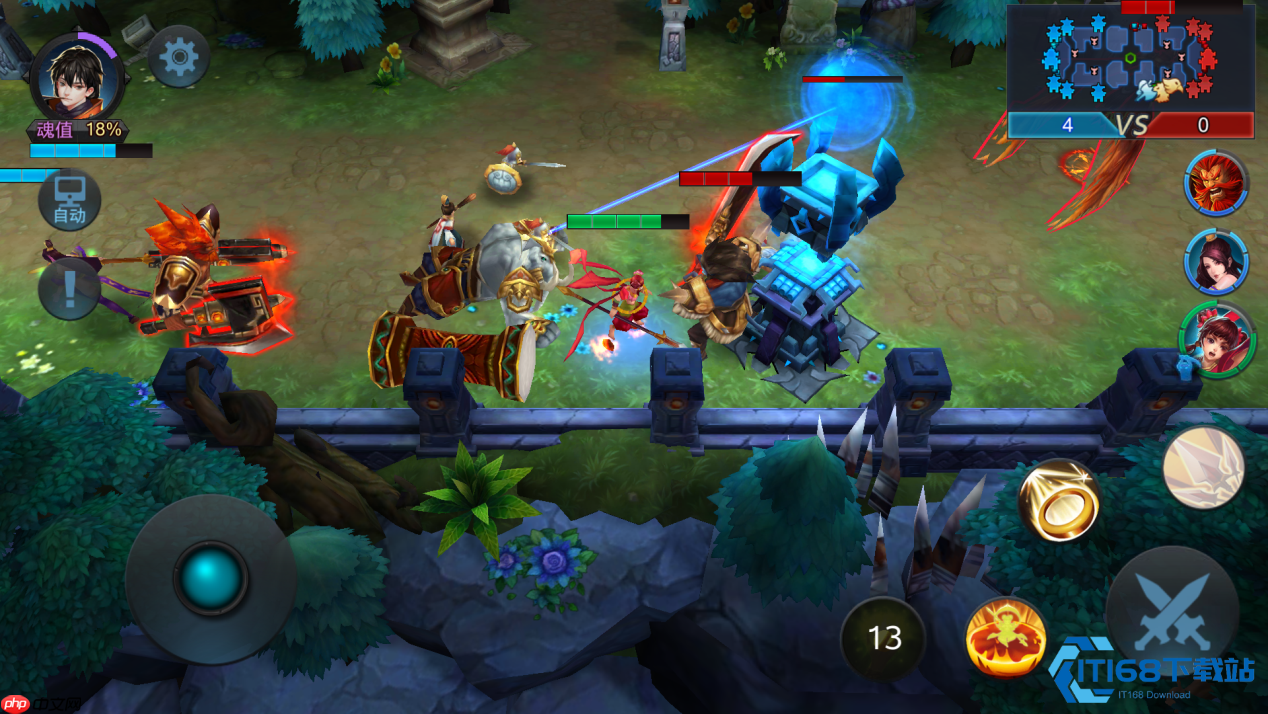Viewport: 1268px width, 714px height.
Task: Tap the skill on 13-second cooldown
Action: [884, 637]
